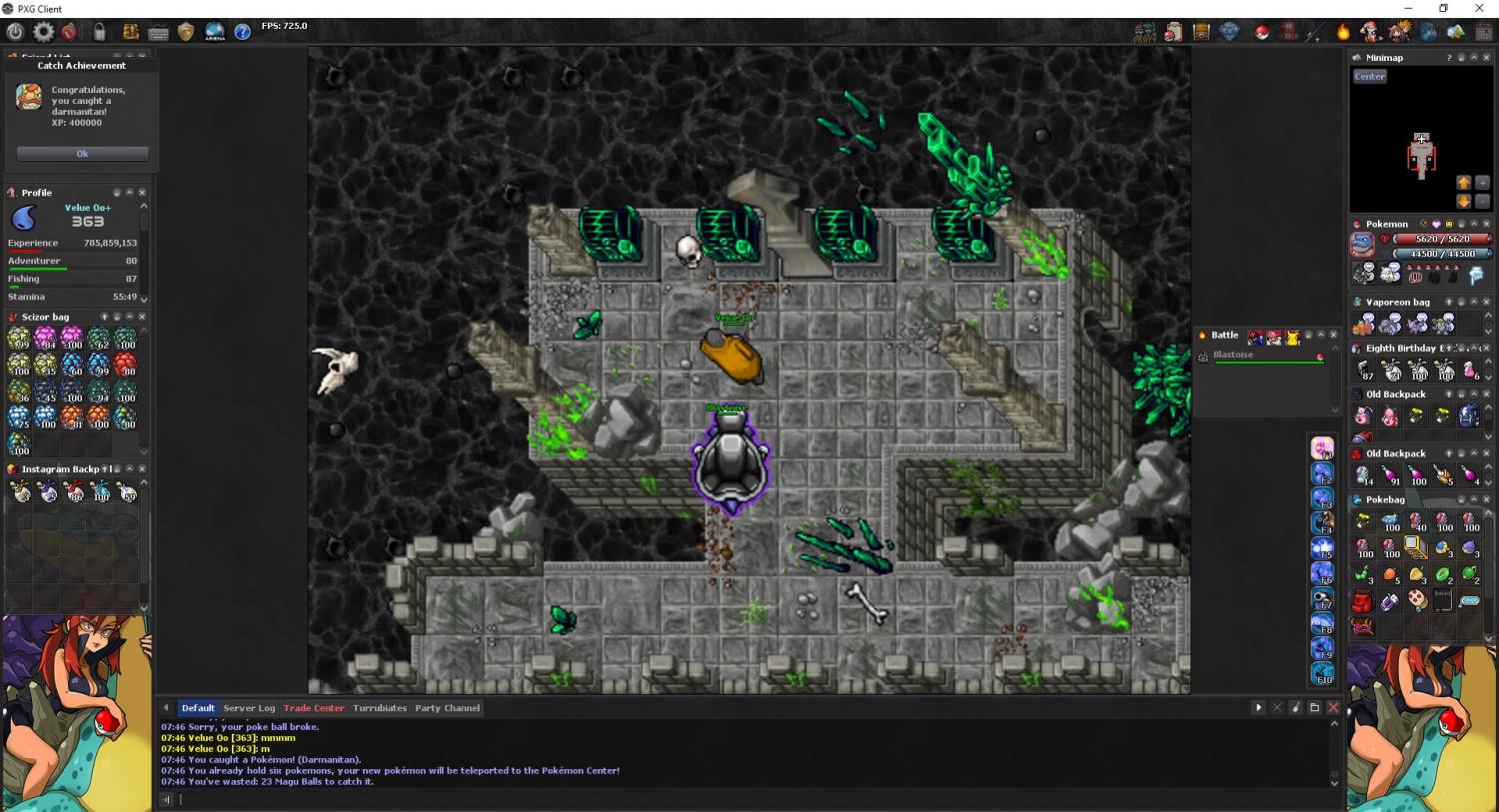This screenshot has height=812, width=1499.
Task: Zoom in the minimap with plus button
Action: (x=1482, y=184)
